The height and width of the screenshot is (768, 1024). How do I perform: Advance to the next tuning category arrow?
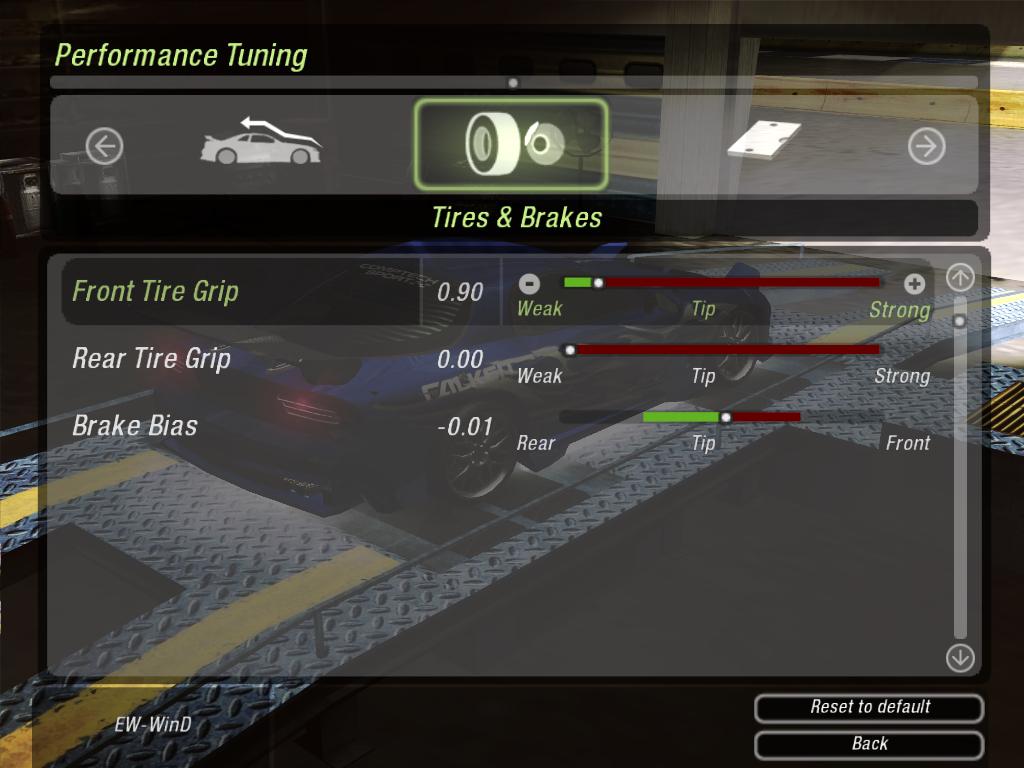(x=926, y=147)
